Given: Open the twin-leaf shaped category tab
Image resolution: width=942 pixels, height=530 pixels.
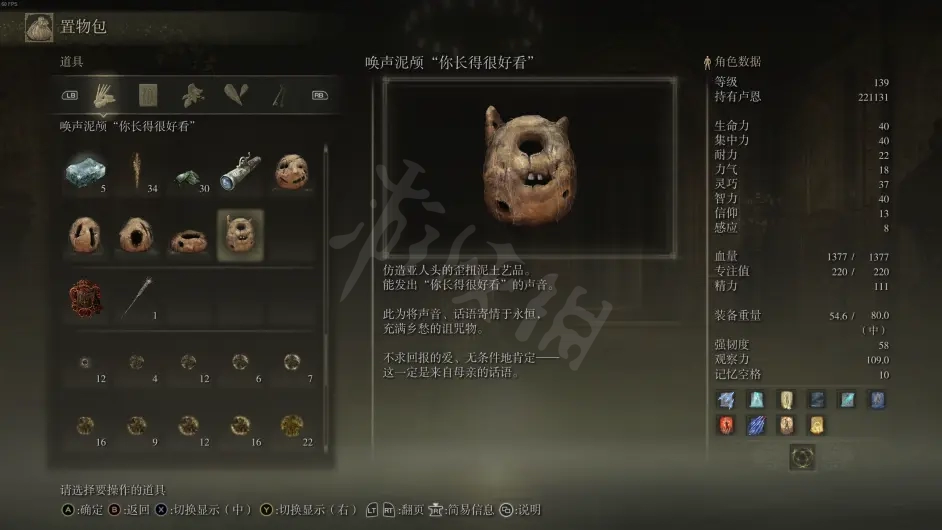Looking at the screenshot, I should click(x=236, y=95).
